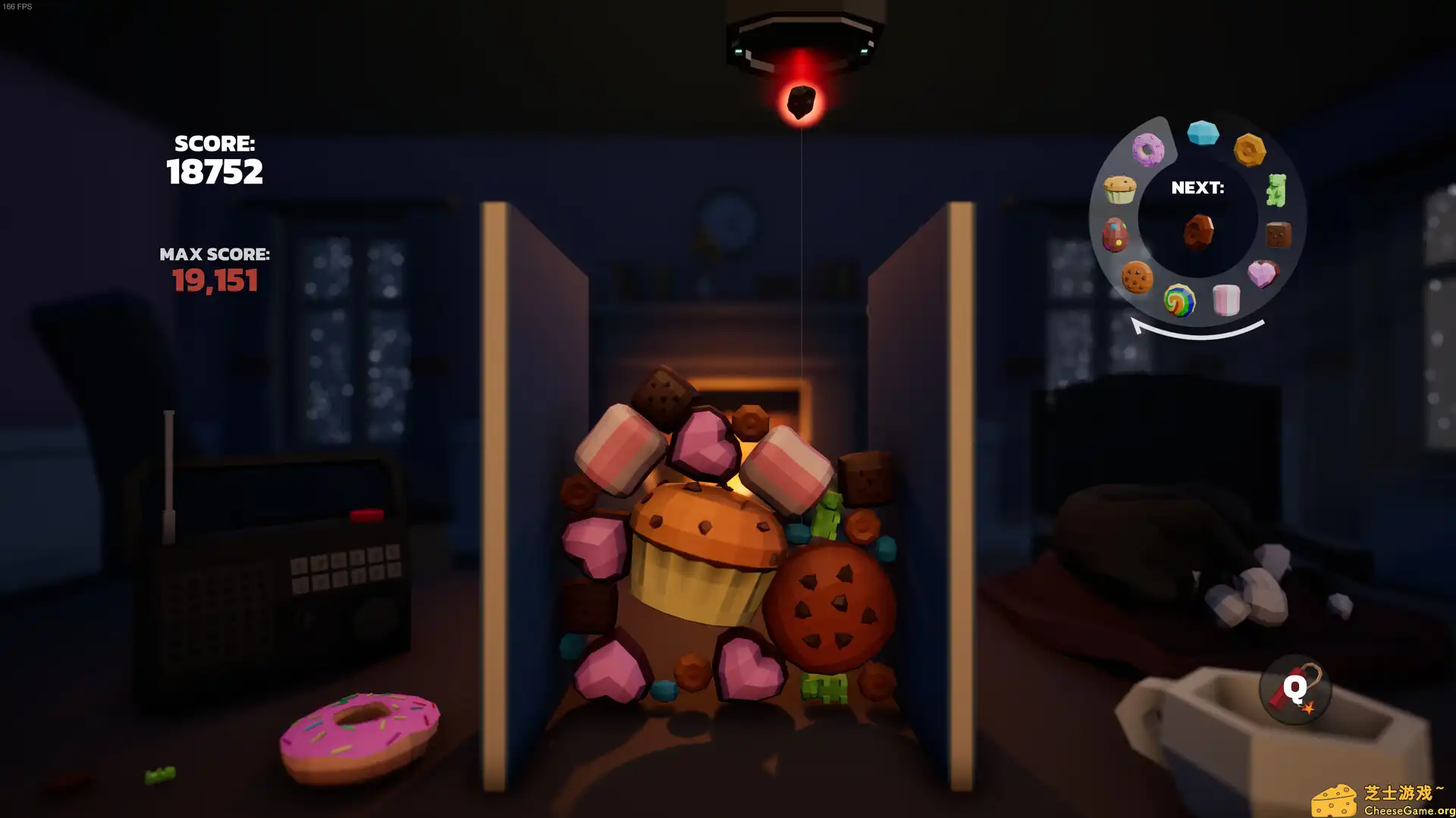Viewport: 1456px width, 818px height.
Task: Click the pink sprinkled donut on the candy wheel
Action: pyautogui.click(x=1147, y=149)
